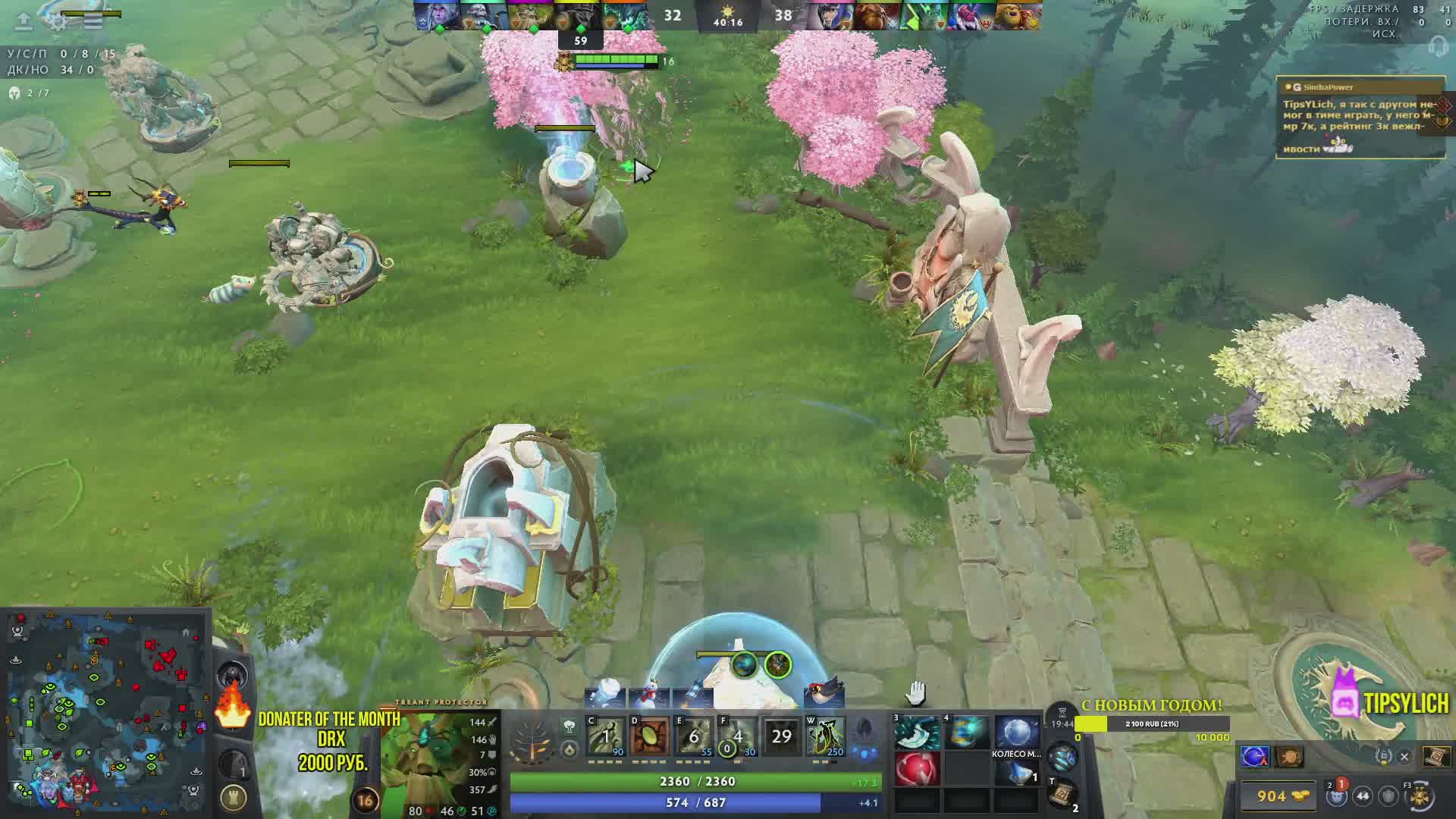This screenshot has height=819, width=1456.
Task: Activate the Living Armor ability
Action: click(x=694, y=736)
